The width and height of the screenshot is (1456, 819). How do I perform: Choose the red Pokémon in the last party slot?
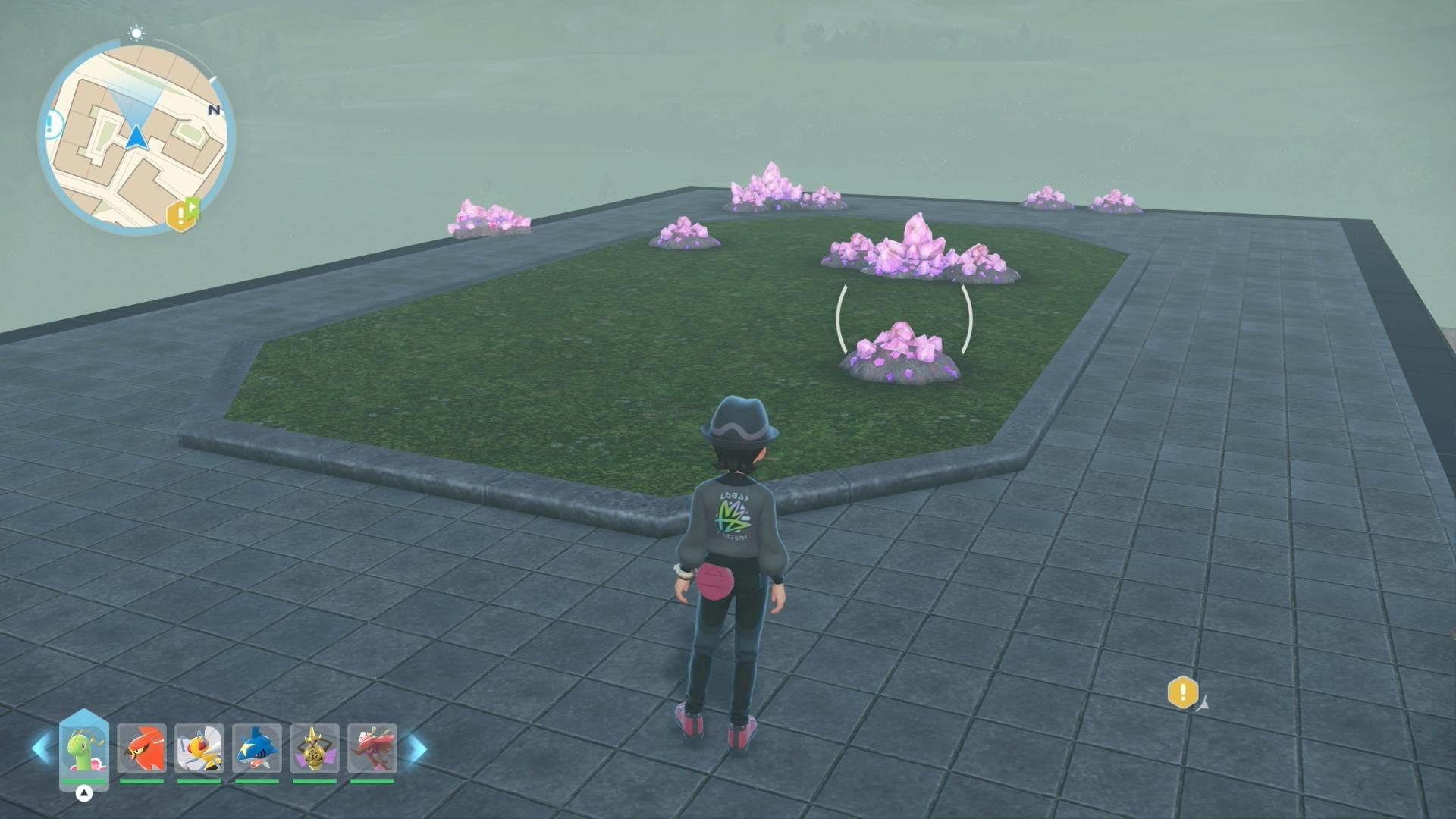[372, 748]
